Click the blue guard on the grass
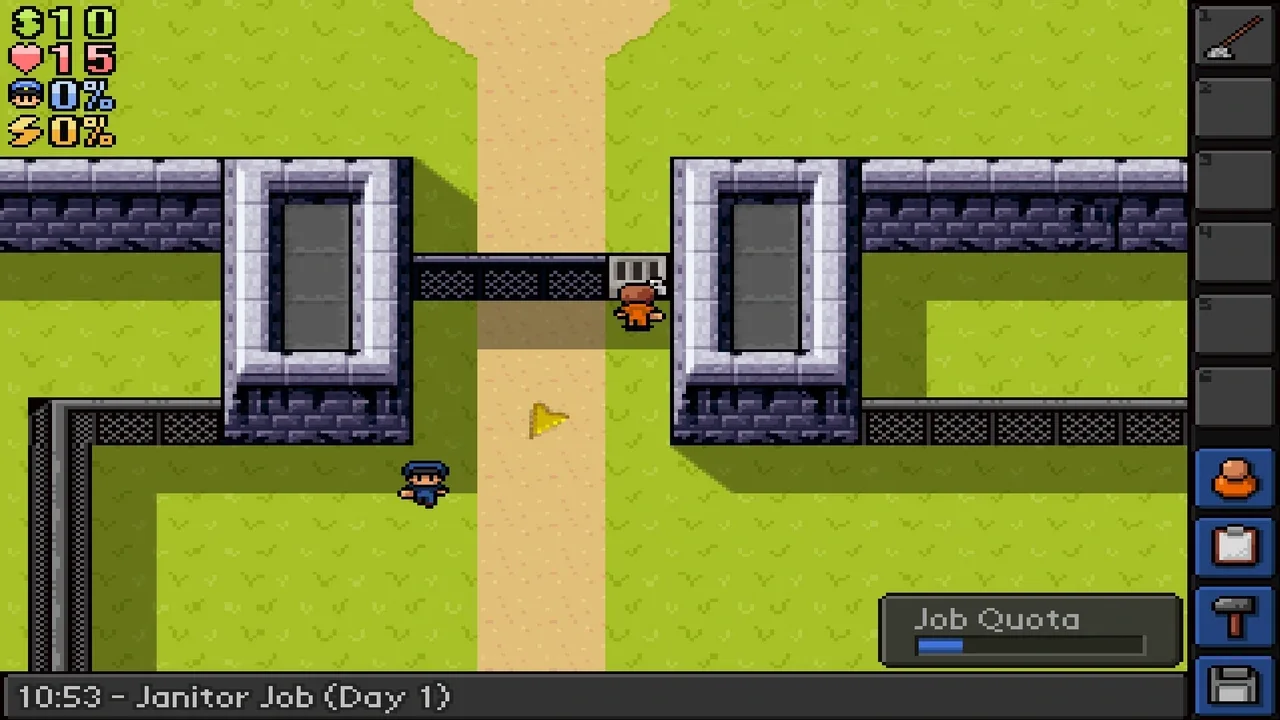 tap(424, 483)
